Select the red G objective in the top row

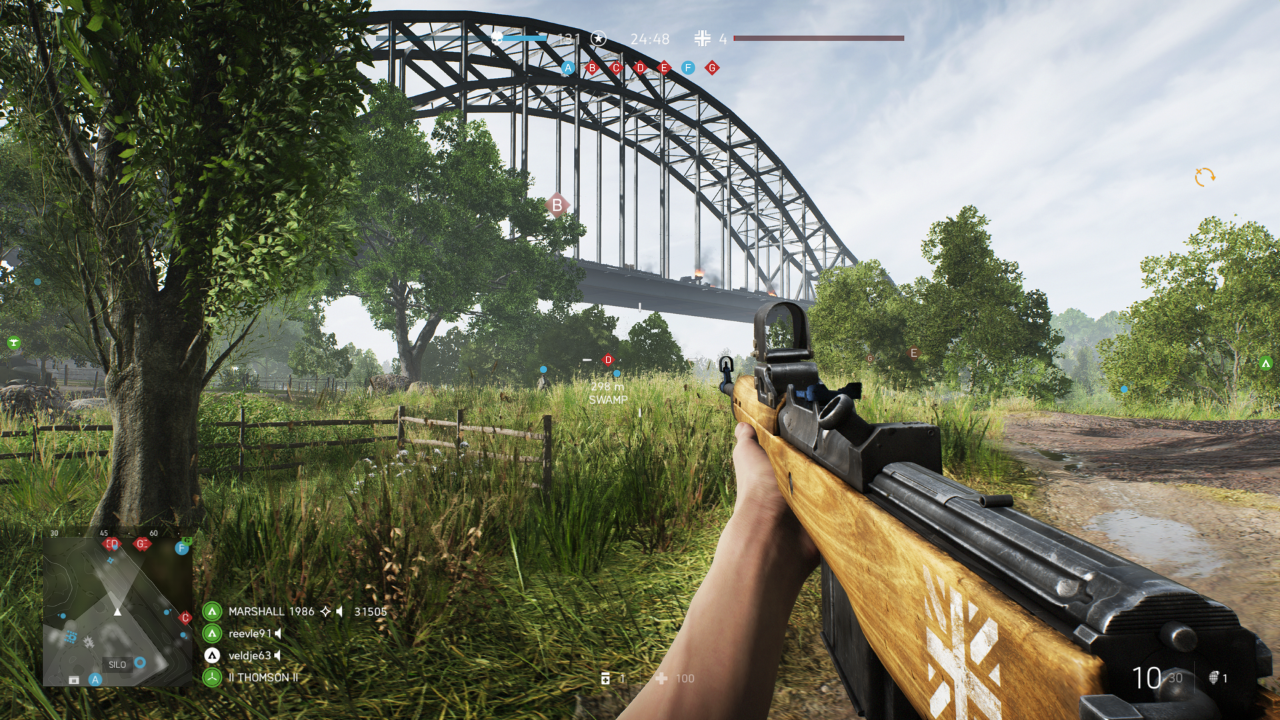712,68
